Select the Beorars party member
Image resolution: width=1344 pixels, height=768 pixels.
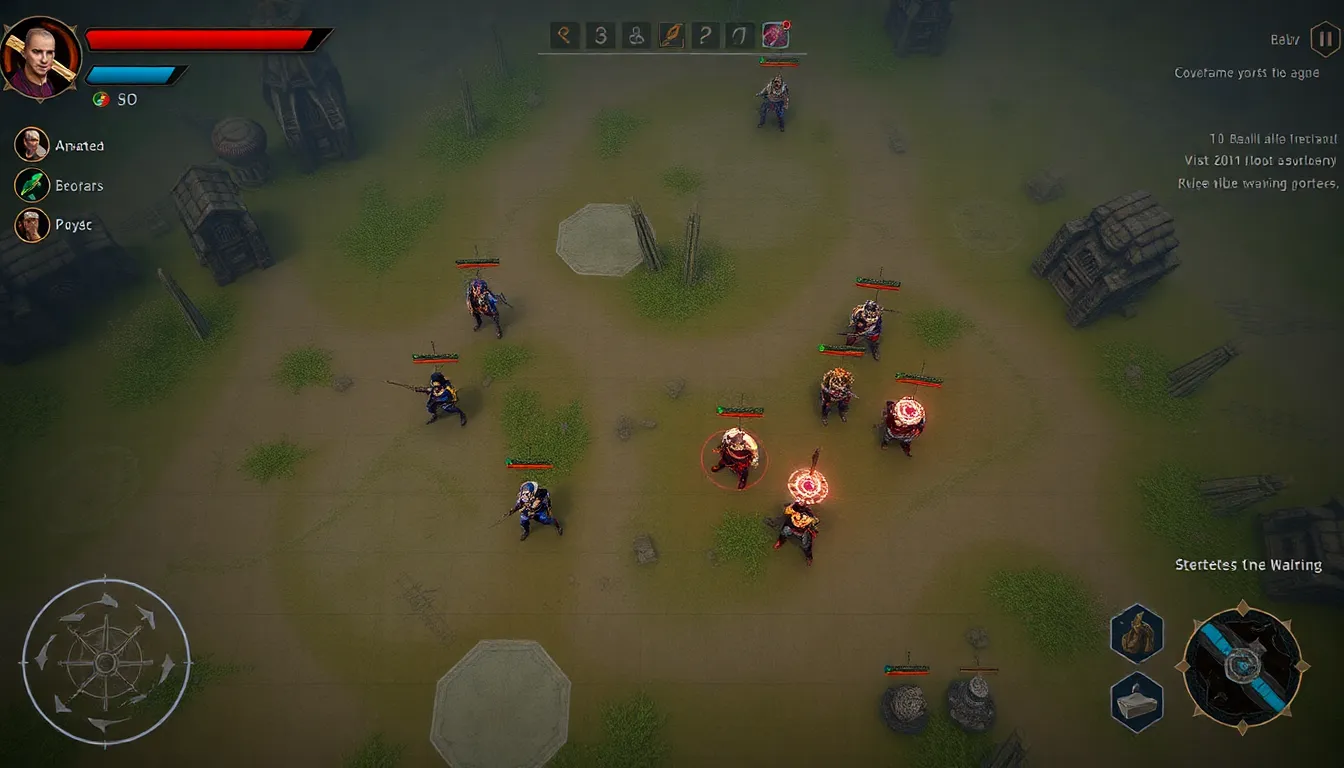coord(32,185)
